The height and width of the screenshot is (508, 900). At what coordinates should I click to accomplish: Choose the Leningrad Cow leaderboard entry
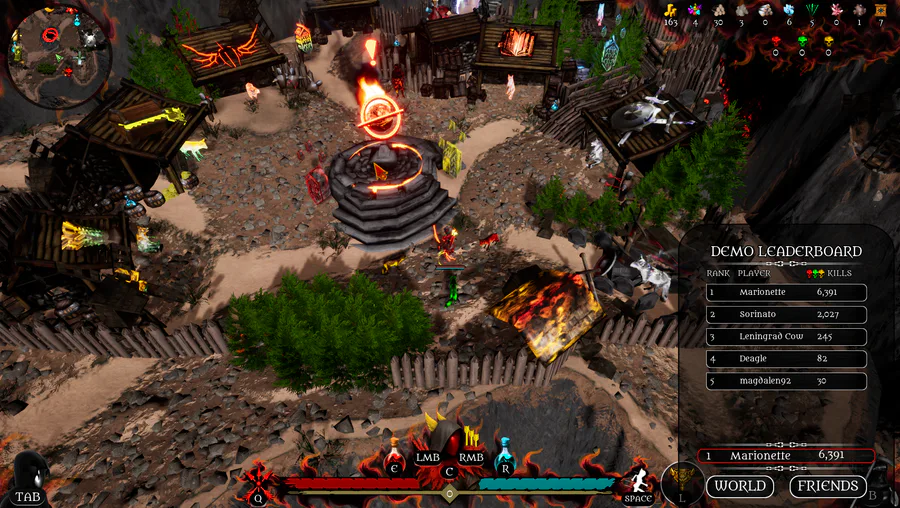786,337
